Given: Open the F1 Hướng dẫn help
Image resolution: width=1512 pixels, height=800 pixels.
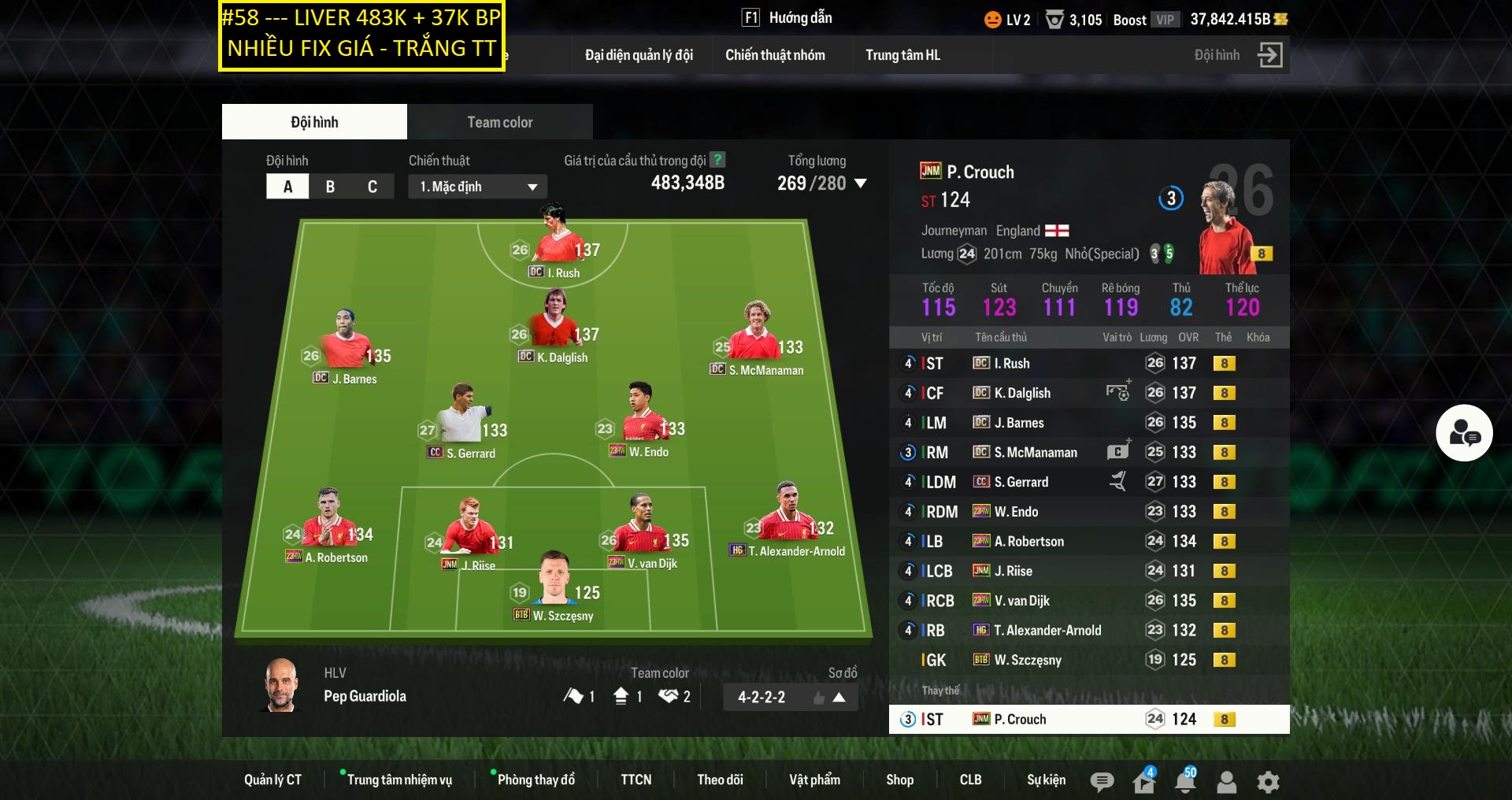Looking at the screenshot, I should 787,17.
